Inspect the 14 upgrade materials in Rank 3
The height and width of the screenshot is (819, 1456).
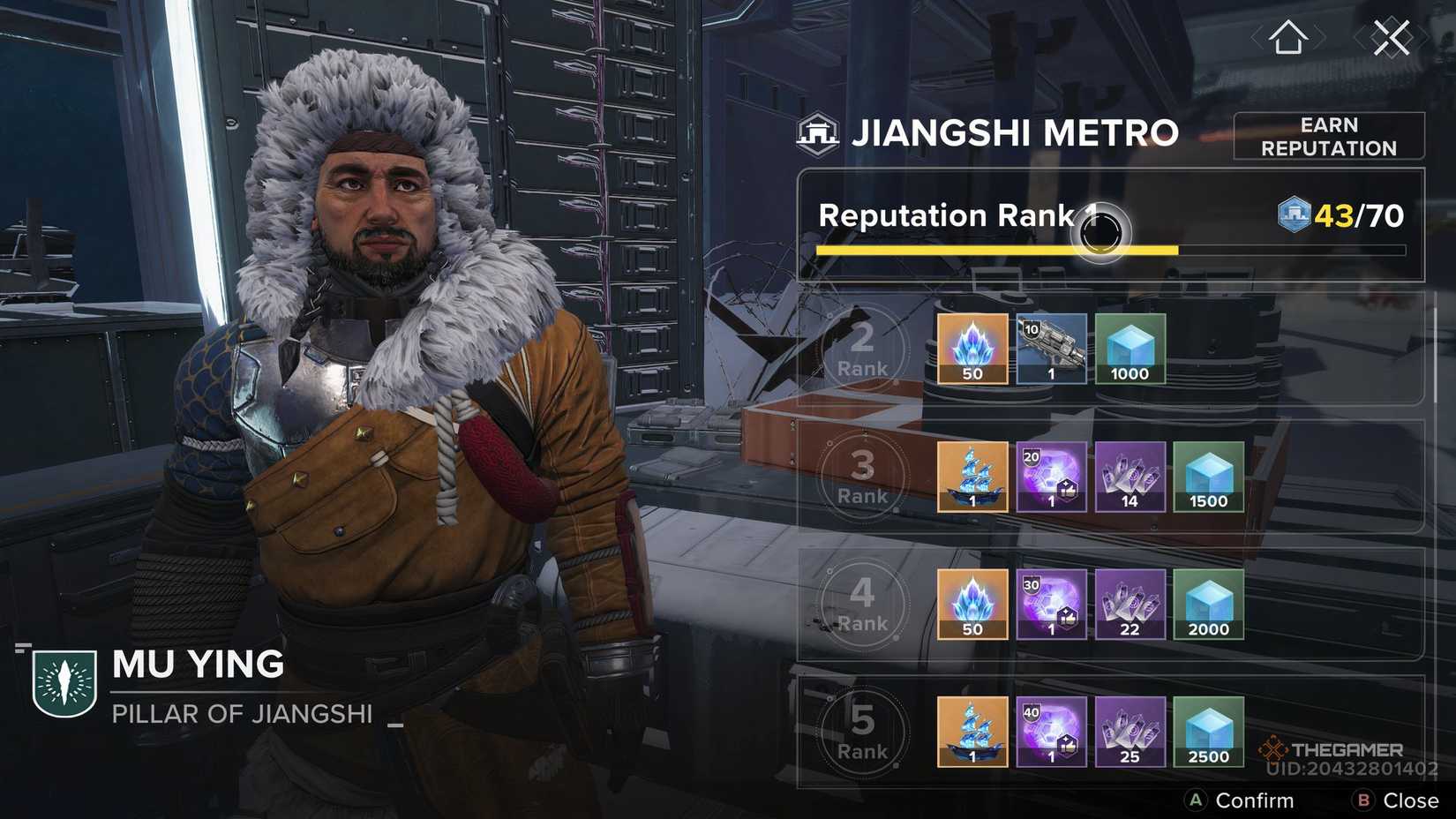(x=1129, y=477)
